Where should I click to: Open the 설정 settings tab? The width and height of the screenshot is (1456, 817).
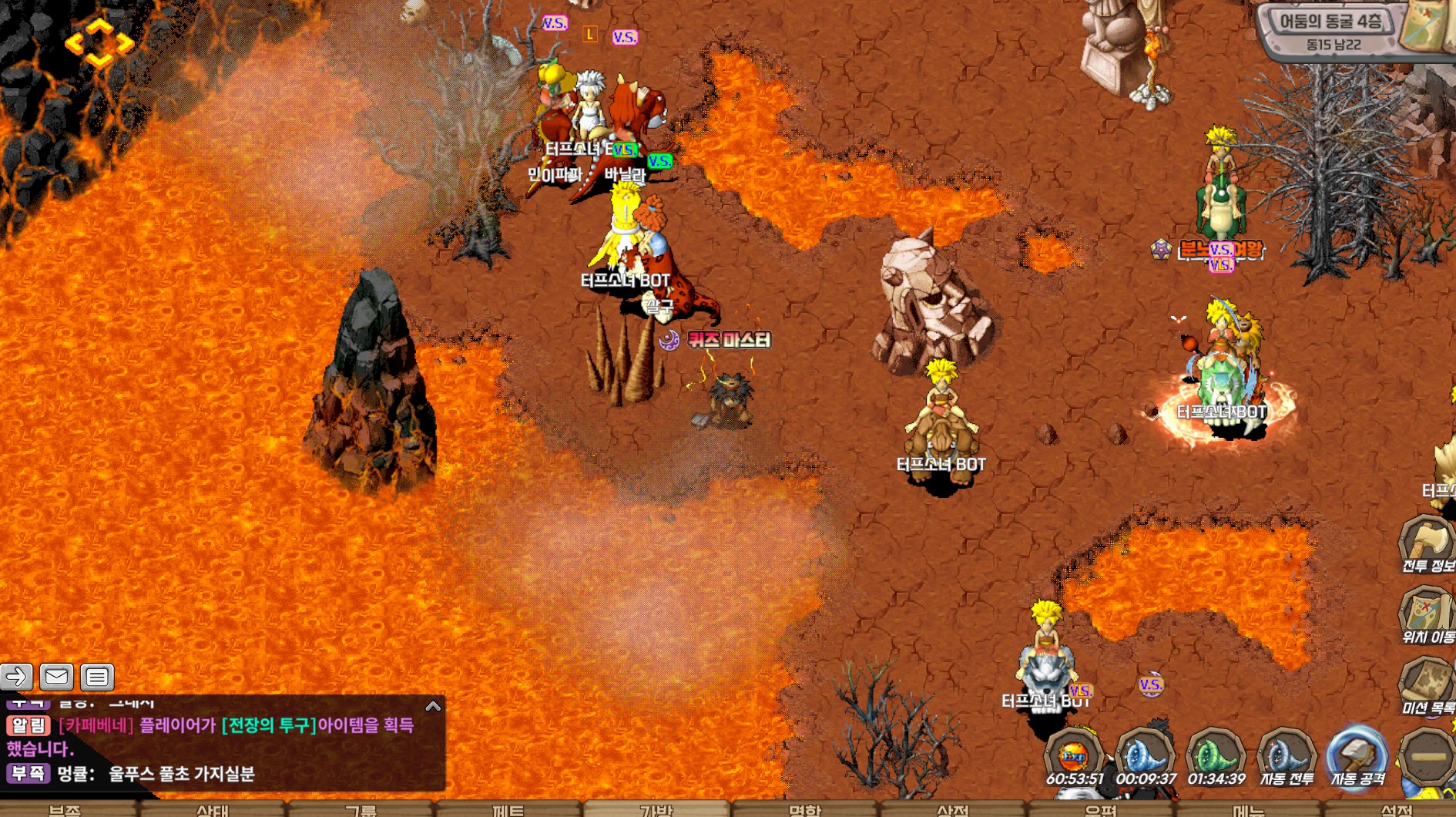[1396, 810]
